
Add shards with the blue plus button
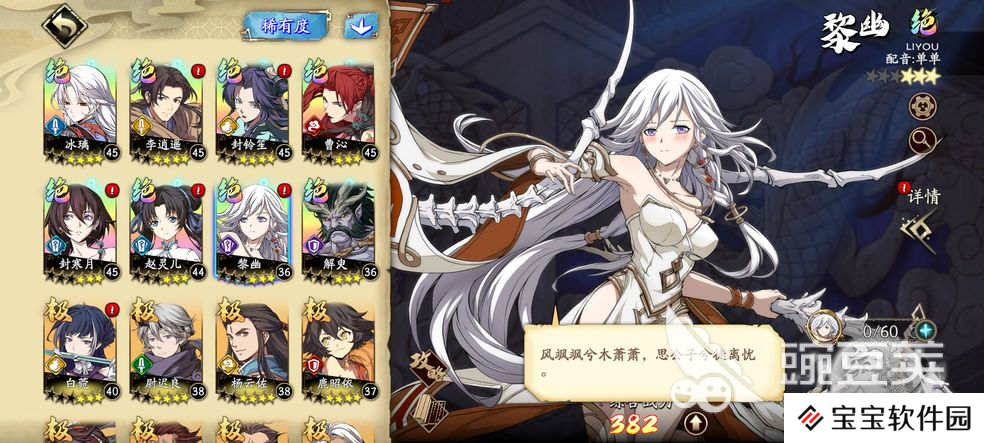click(x=926, y=329)
